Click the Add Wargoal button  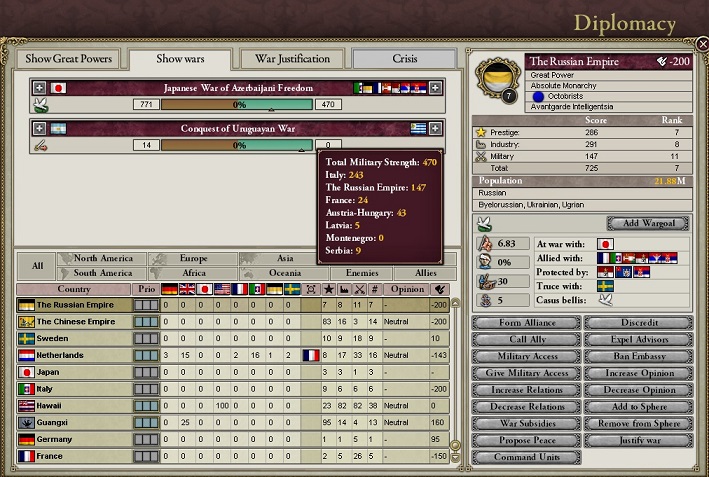point(647,223)
